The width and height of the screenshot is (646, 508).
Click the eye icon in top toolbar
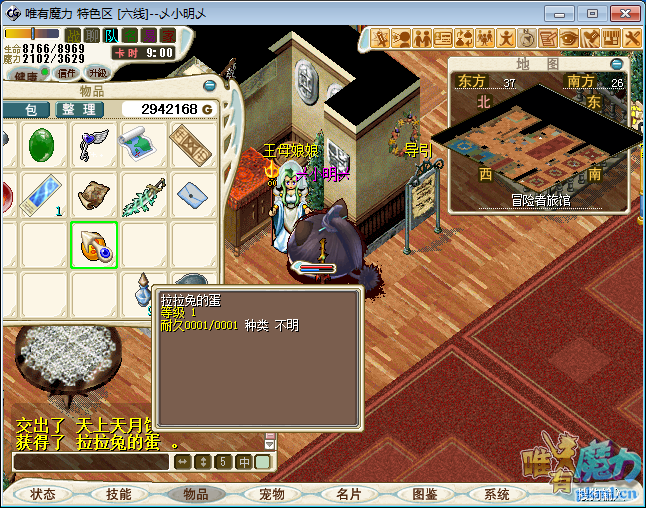click(568, 38)
